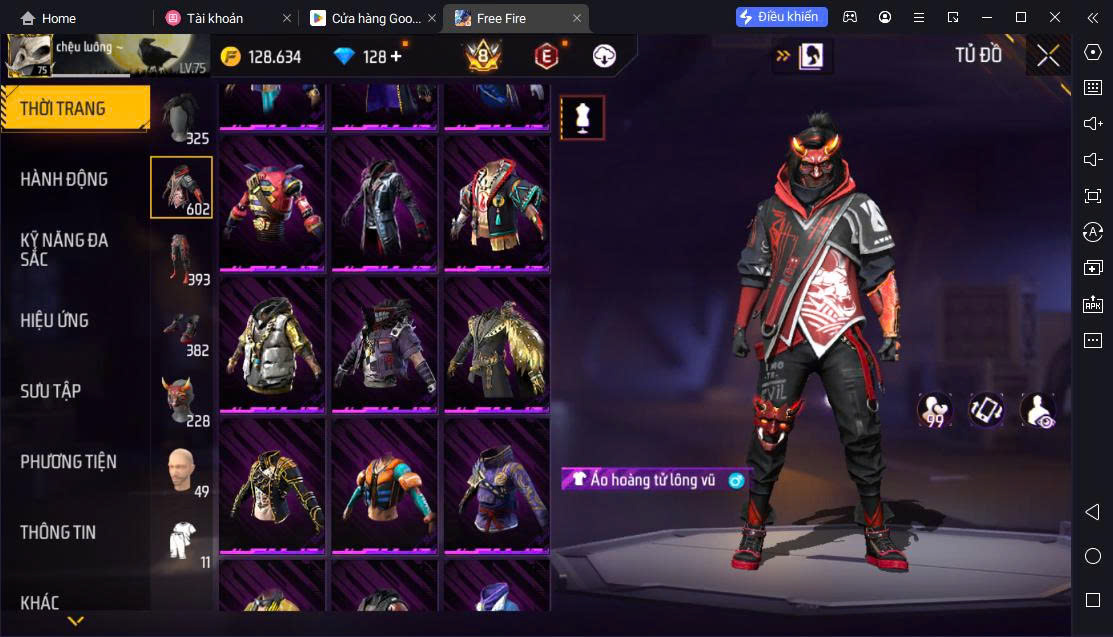Choose the hair subcategory with 325 items
Image resolution: width=1113 pixels, height=637 pixels.
[x=182, y=118]
